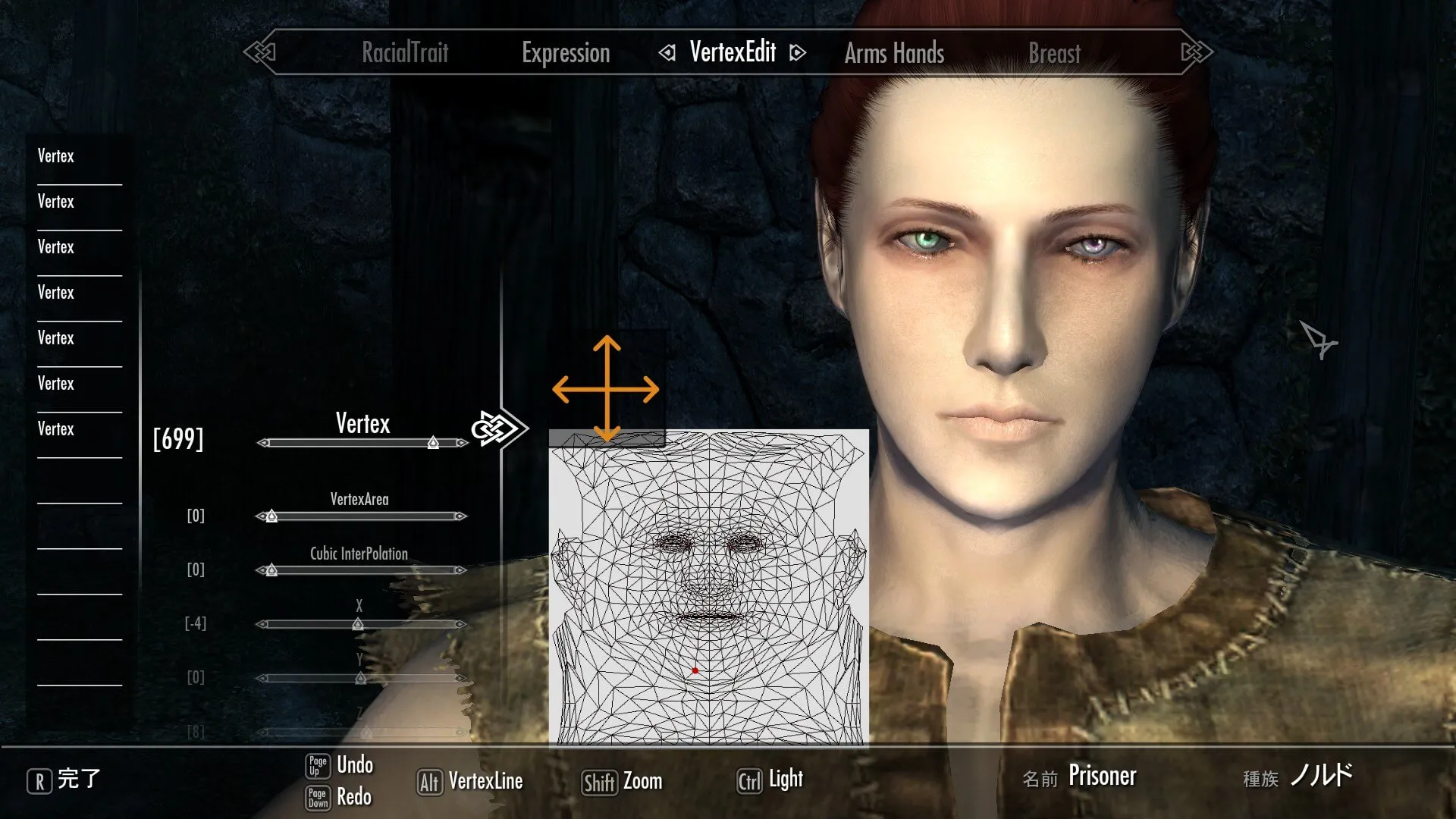The width and height of the screenshot is (1456, 819).
Task: Choose the Undo option
Action: 354,764
